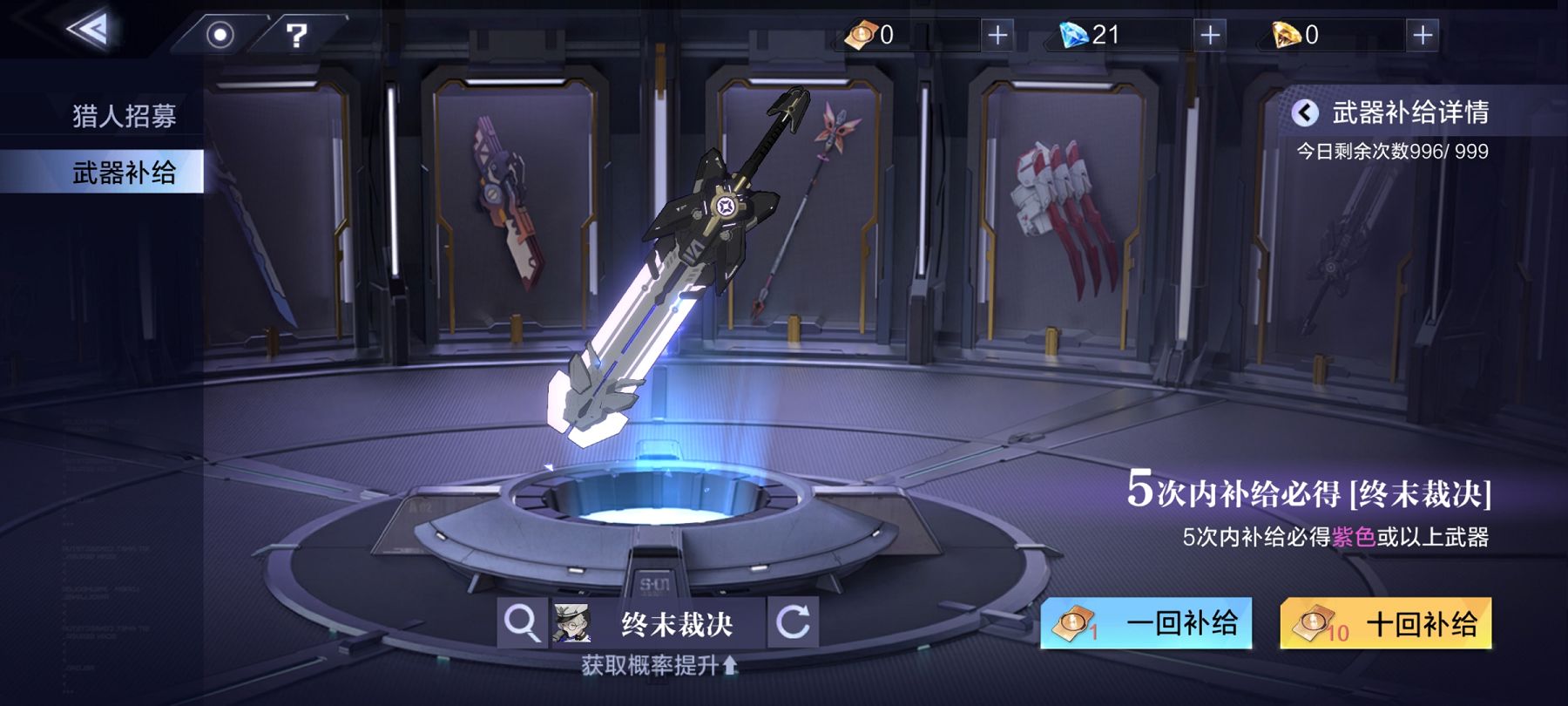Click the refresh arrow icon
The image size is (1568, 706).
[x=793, y=622]
